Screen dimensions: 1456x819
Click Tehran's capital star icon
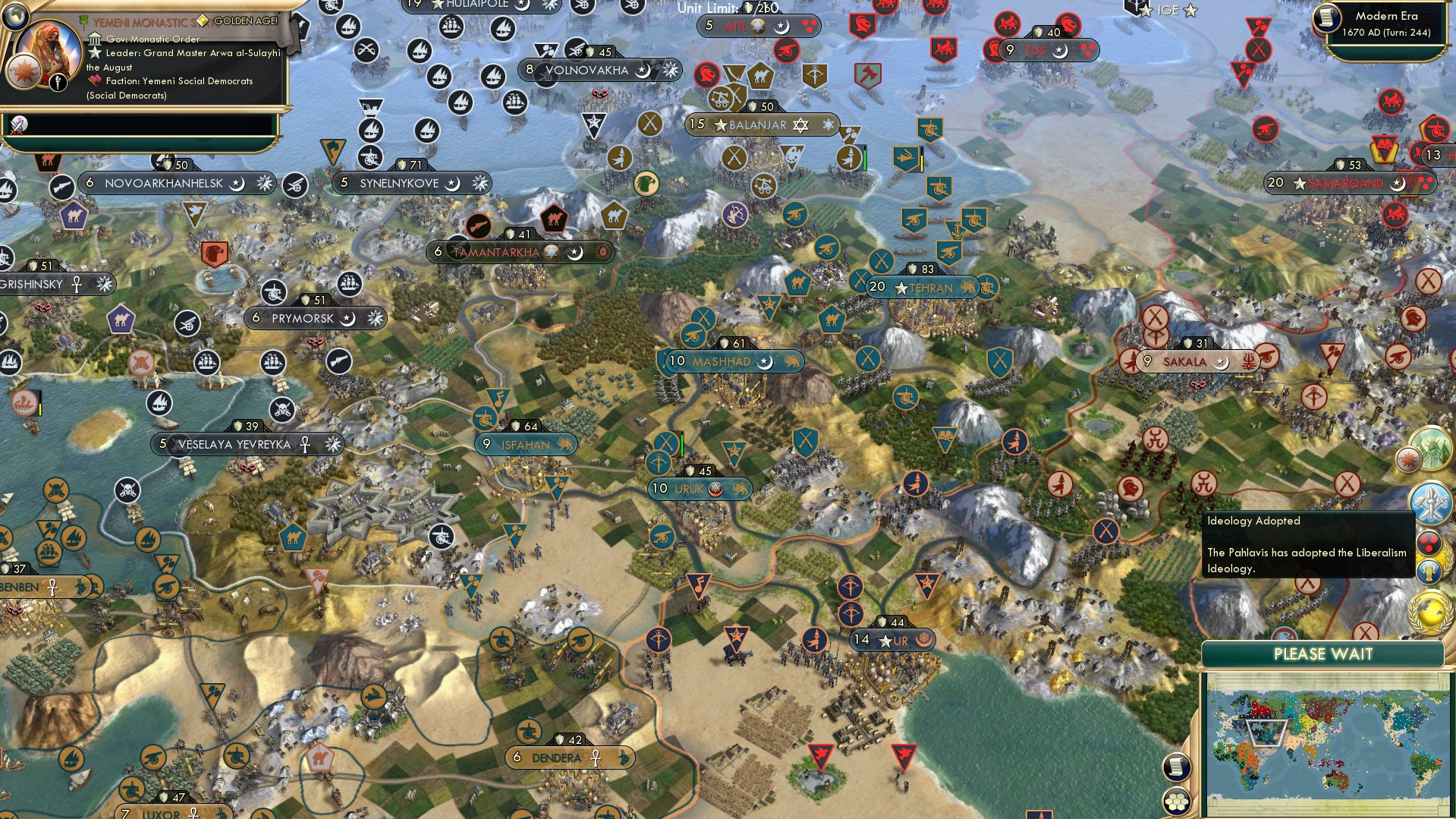pyautogui.click(x=900, y=288)
